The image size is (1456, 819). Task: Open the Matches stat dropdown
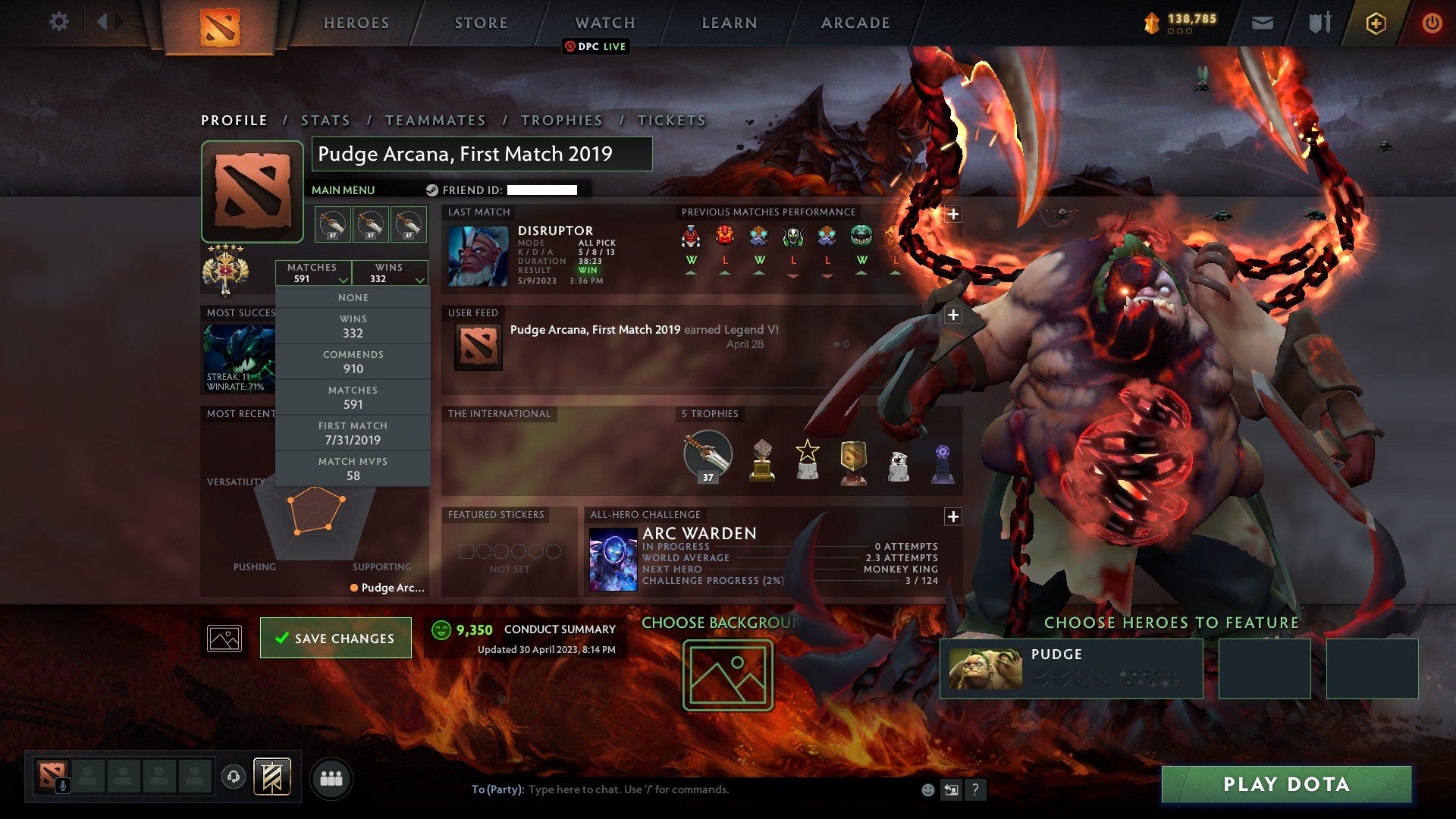point(314,273)
